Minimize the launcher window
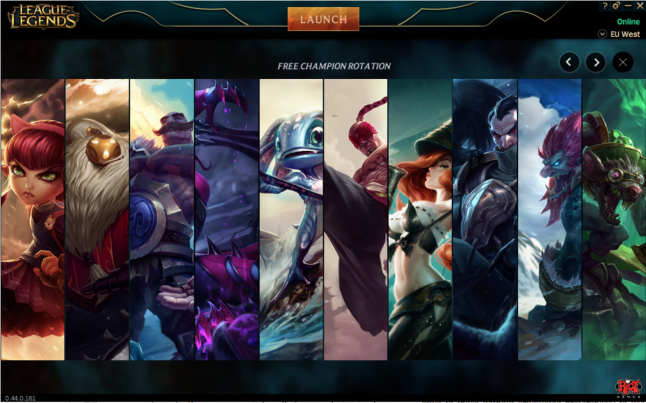This screenshot has height=403, width=646. click(x=627, y=6)
